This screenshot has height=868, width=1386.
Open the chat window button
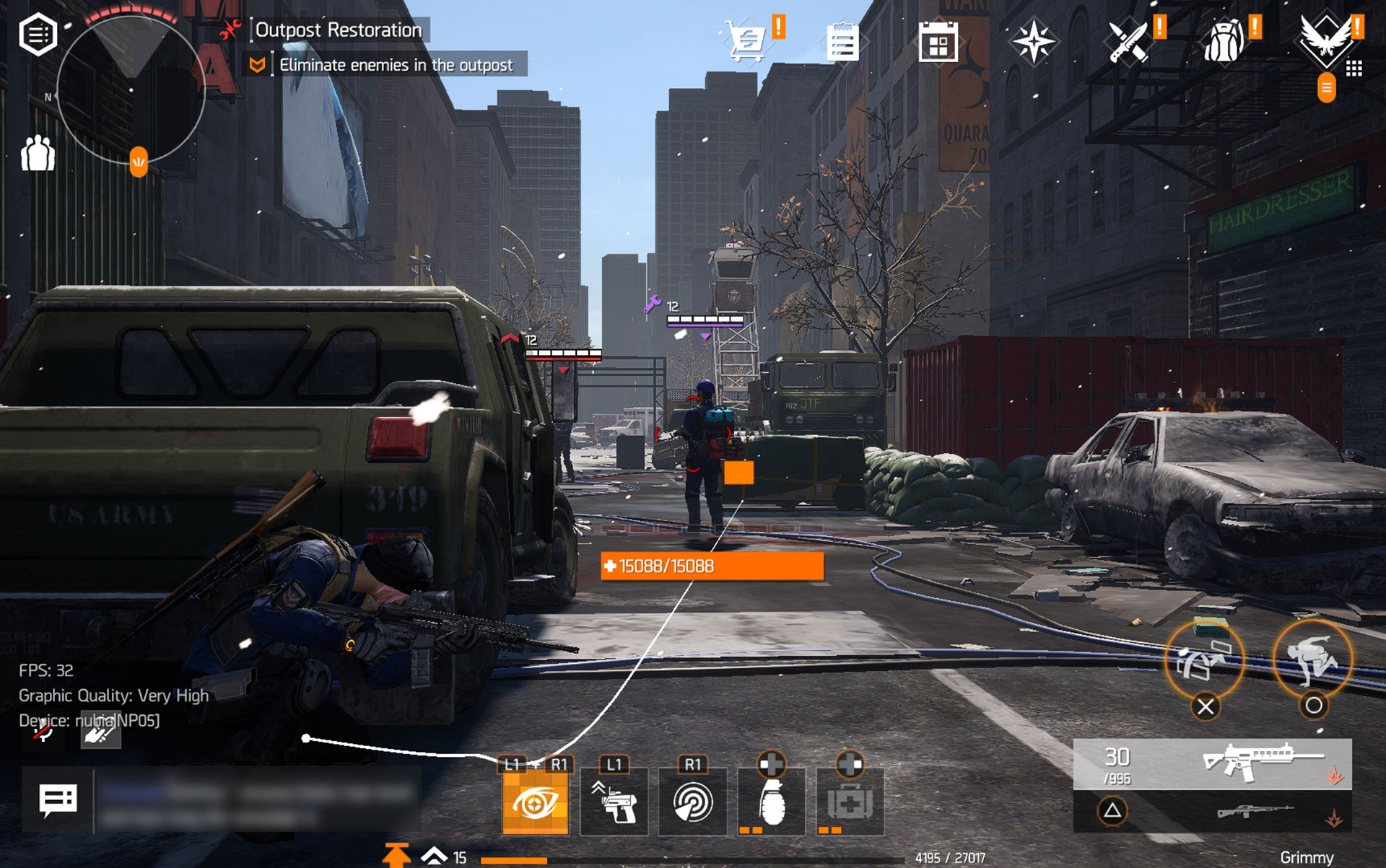(x=58, y=800)
